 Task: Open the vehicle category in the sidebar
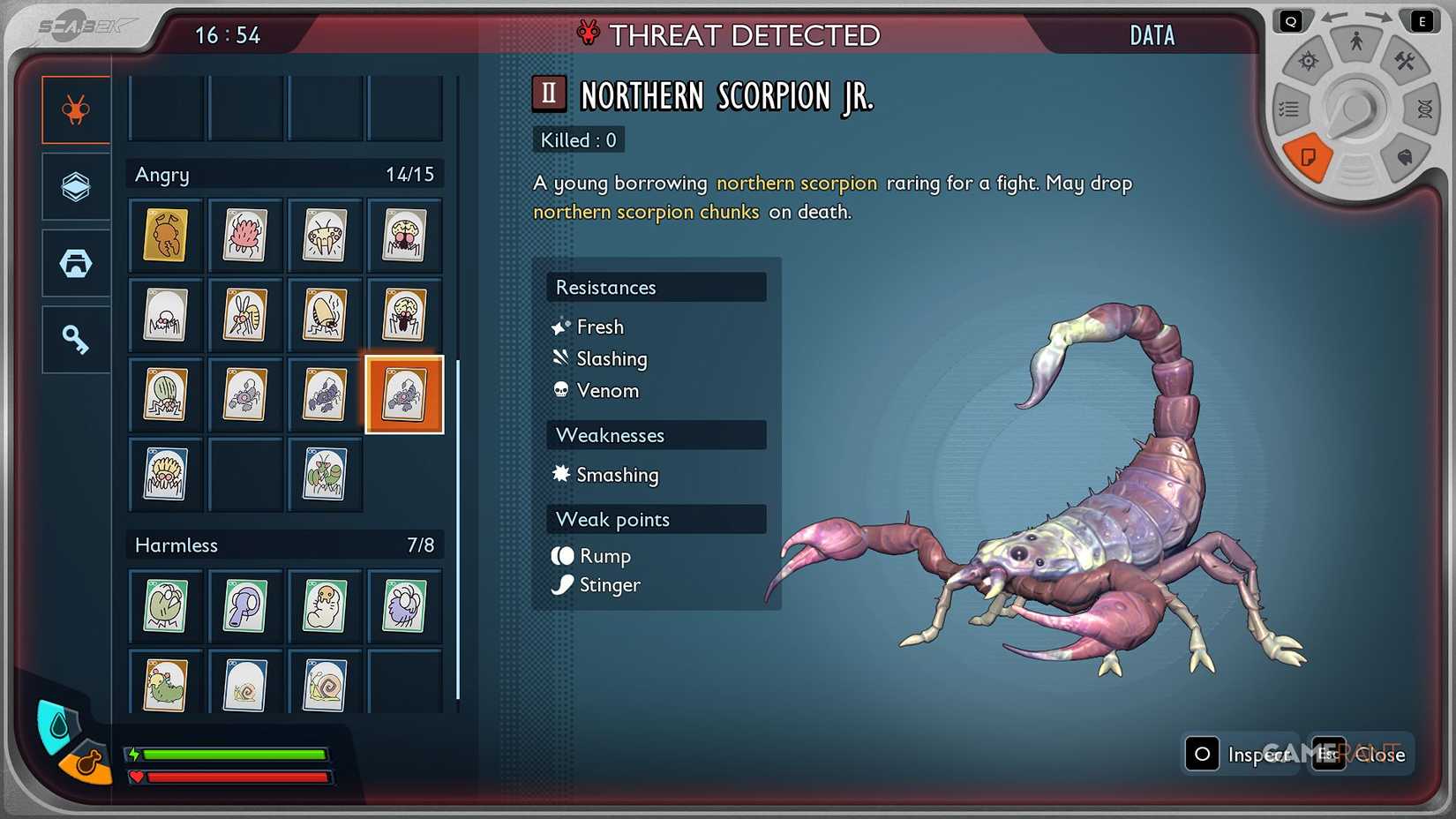click(x=75, y=262)
